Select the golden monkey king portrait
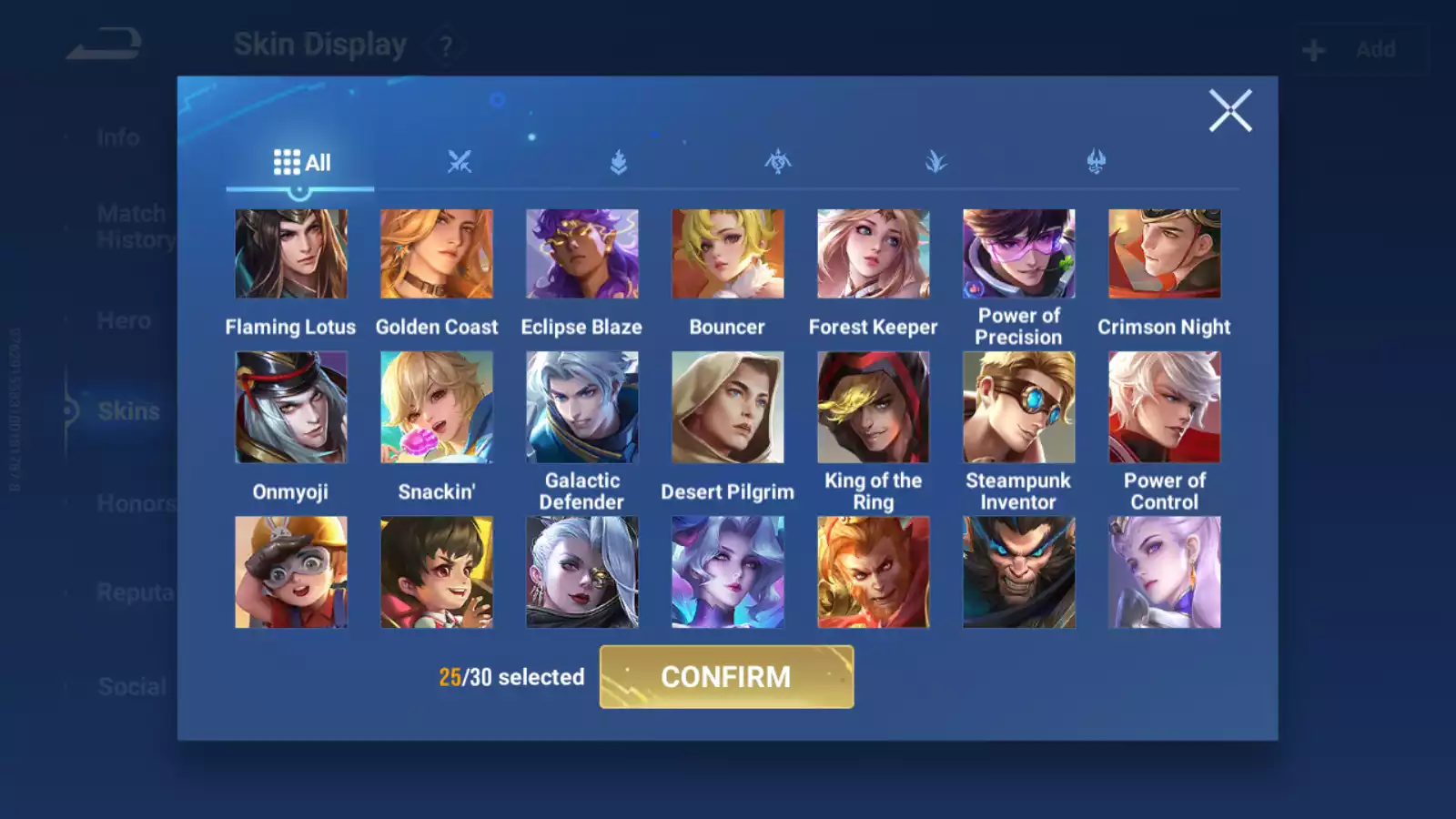This screenshot has width=1456, height=819. [874, 572]
